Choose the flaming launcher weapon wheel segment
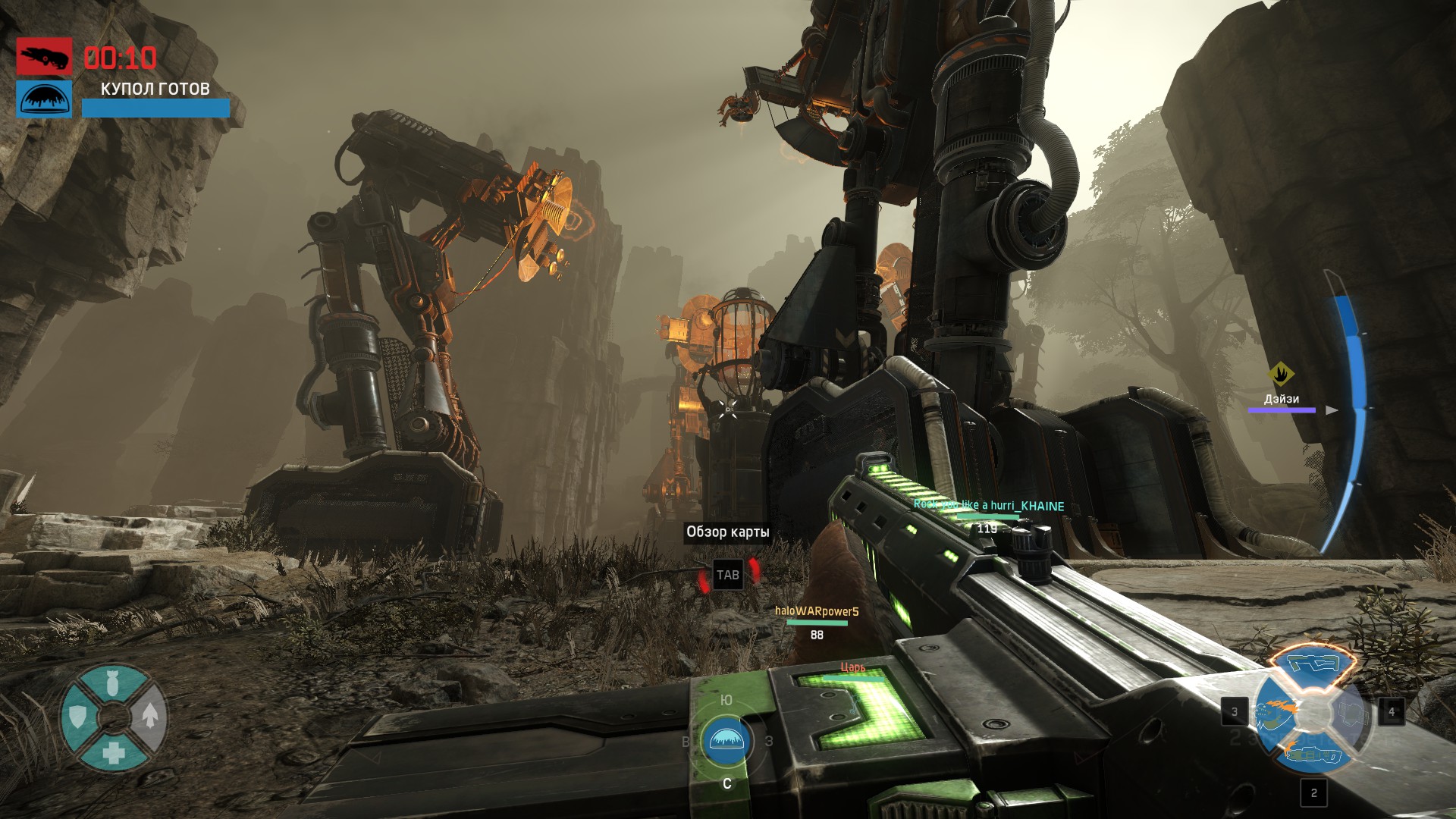The width and height of the screenshot is (1456, 819). pos(1314,756)
